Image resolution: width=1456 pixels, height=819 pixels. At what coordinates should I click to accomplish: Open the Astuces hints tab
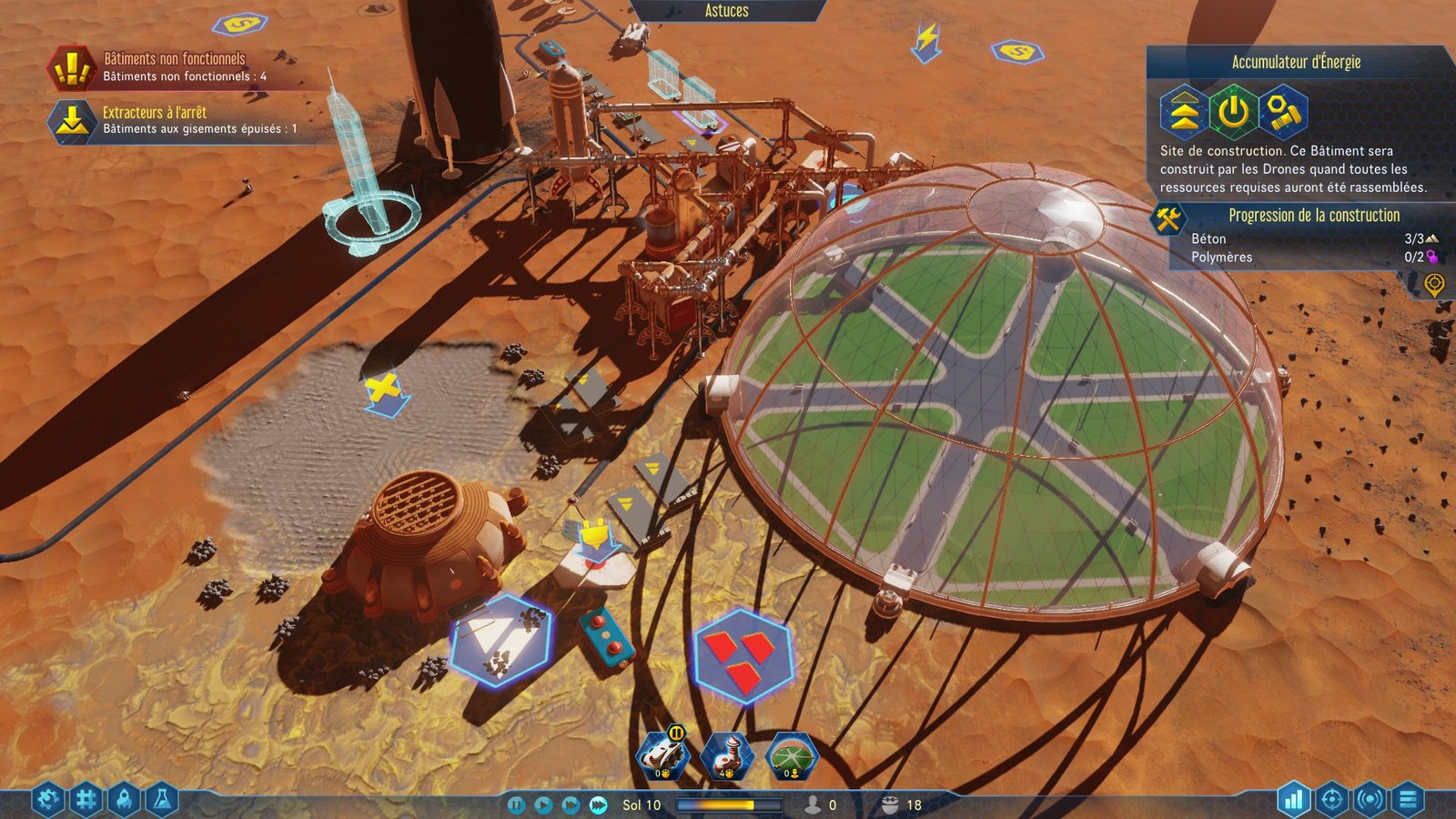[726, 11]
